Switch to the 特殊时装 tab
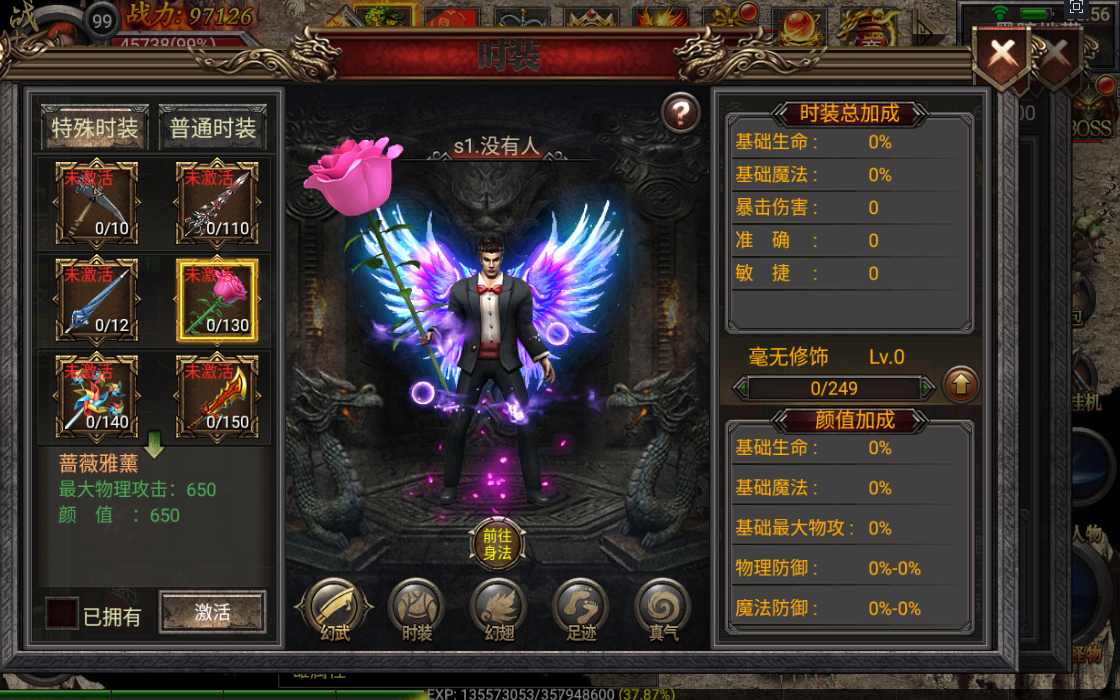Viewport: 1120px width, 700px height. (x=96, y=129)
